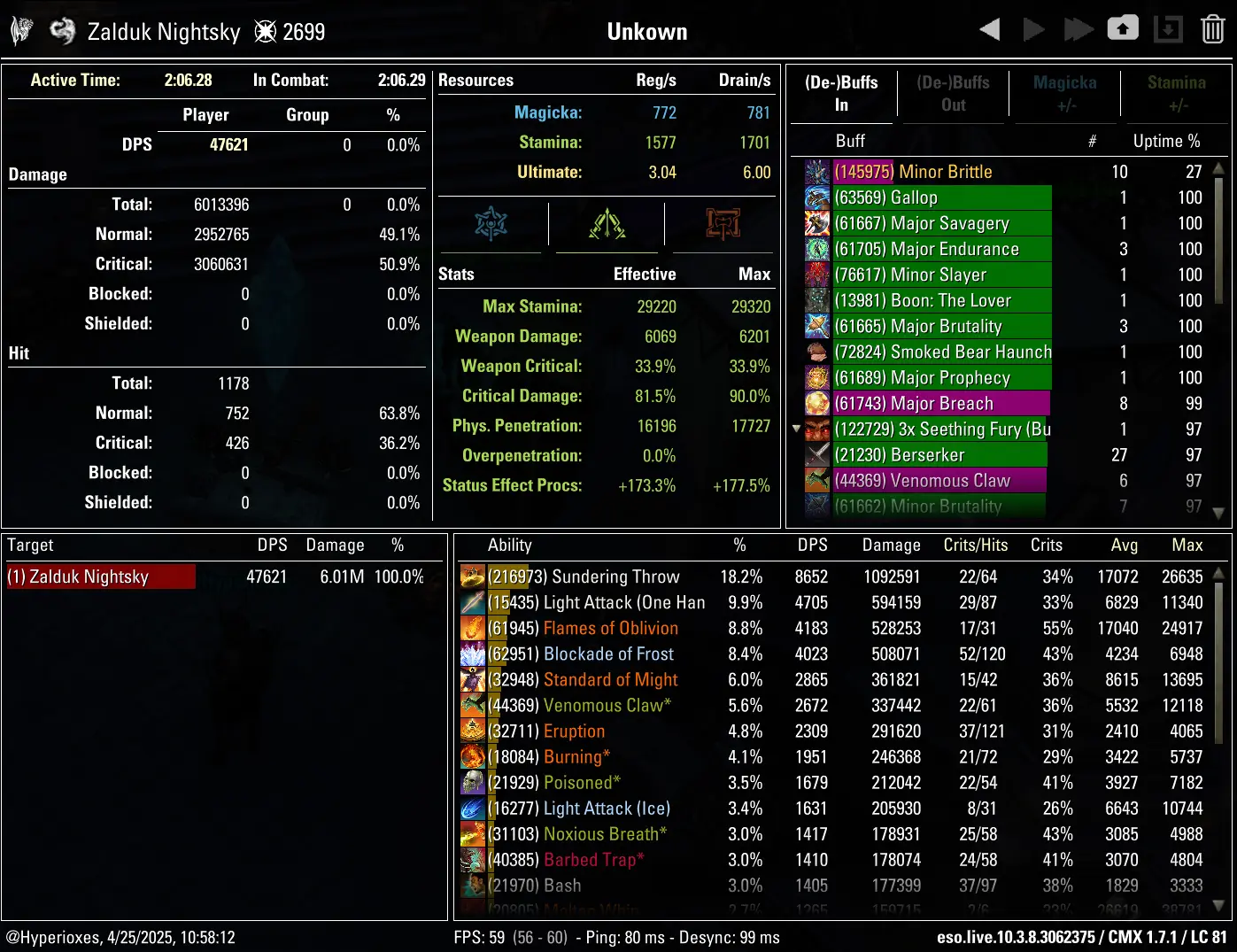This screenshot has width=1237, height=952.
Task: Open the Magicka +/- tab
Action: tap(1064, 93)
